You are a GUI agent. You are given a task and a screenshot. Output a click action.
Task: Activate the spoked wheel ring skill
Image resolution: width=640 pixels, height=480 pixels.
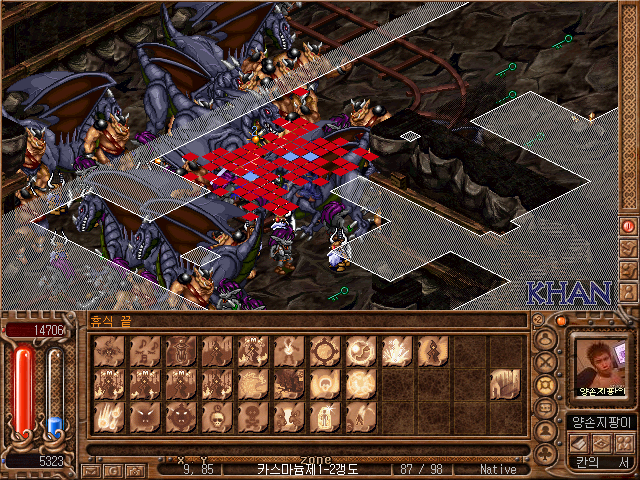[325, 350]
